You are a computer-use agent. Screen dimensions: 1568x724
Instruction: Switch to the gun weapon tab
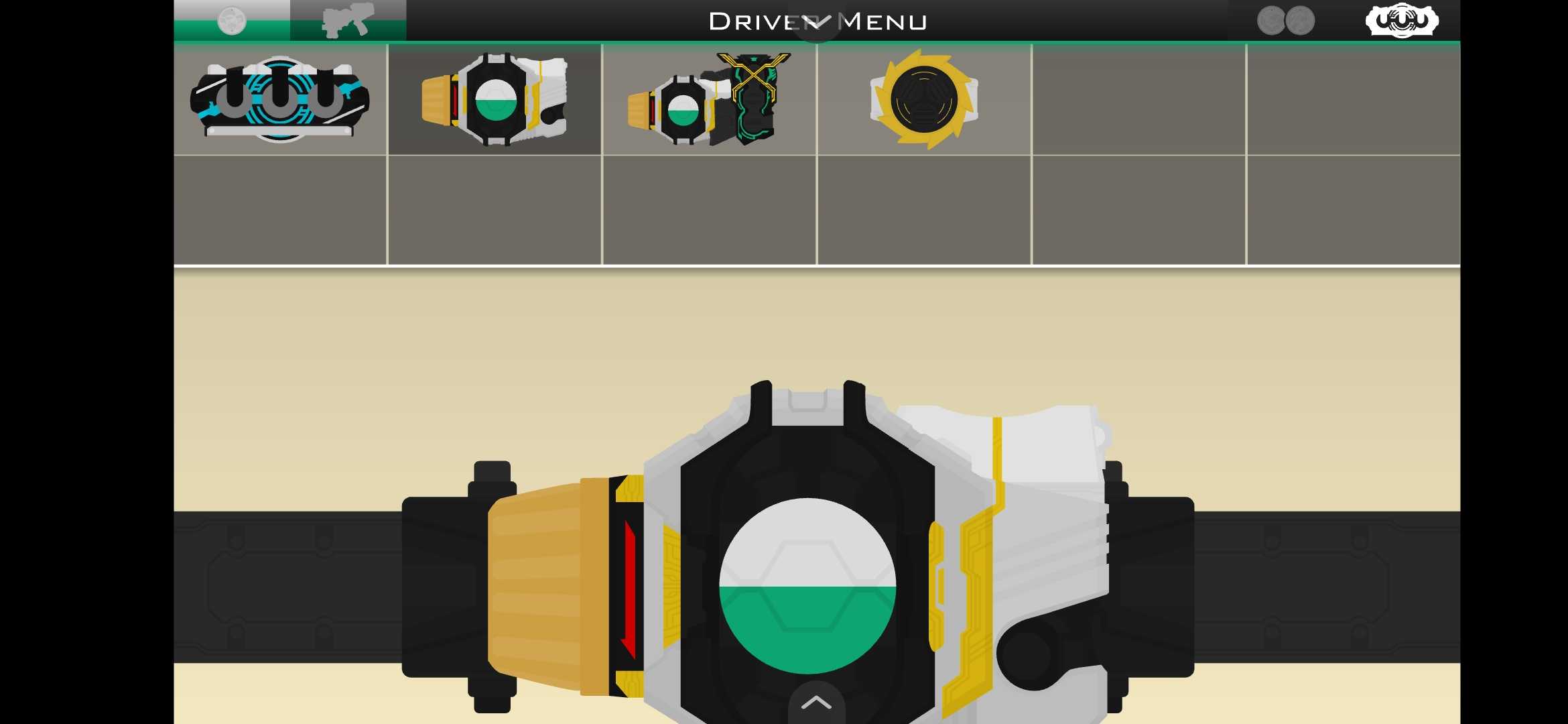[347, 21]
